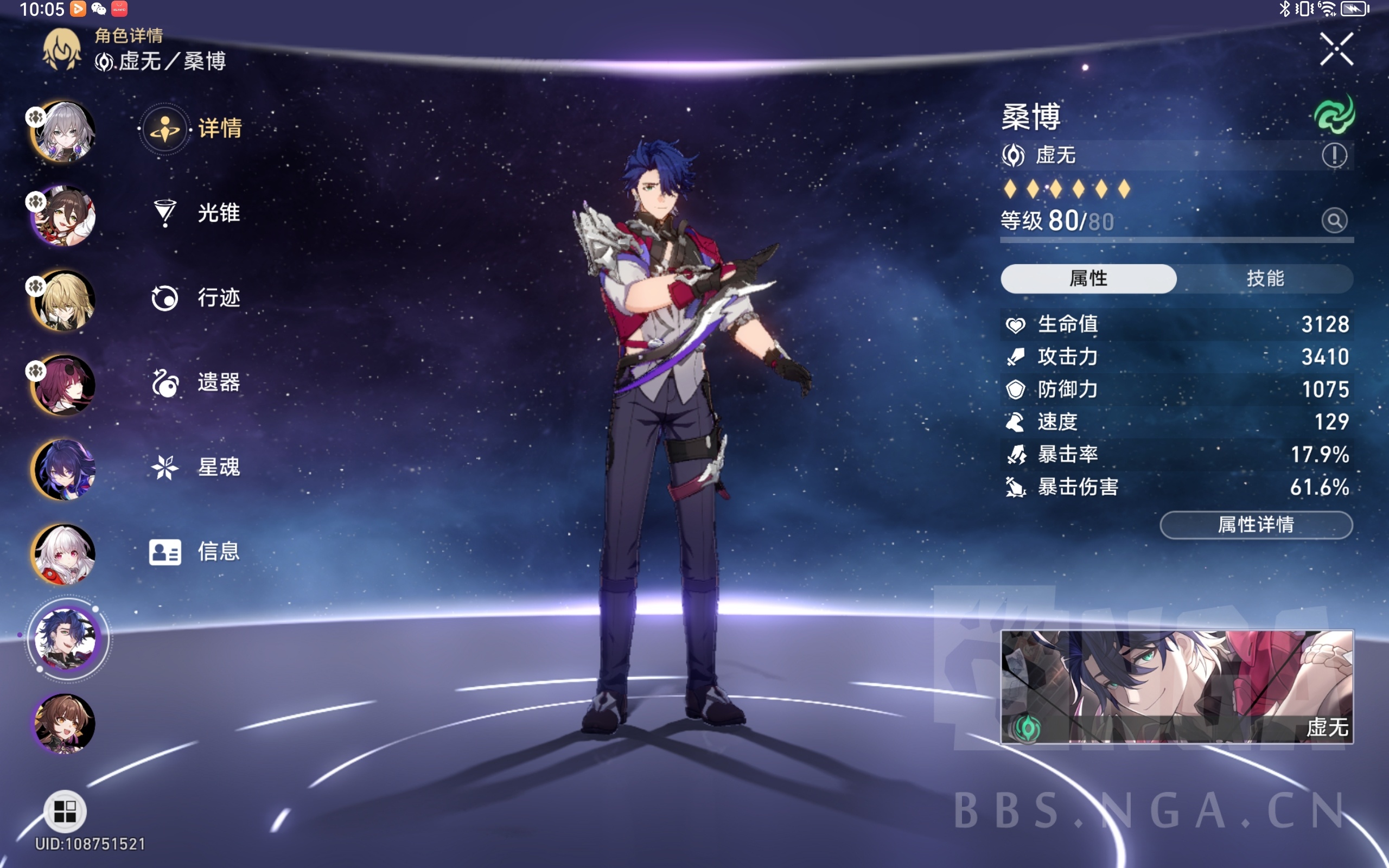This screenshot has width=1389, height=868.
Task: Select the 星魂 (Eidolons) icon
Action: tap(165, 466)
